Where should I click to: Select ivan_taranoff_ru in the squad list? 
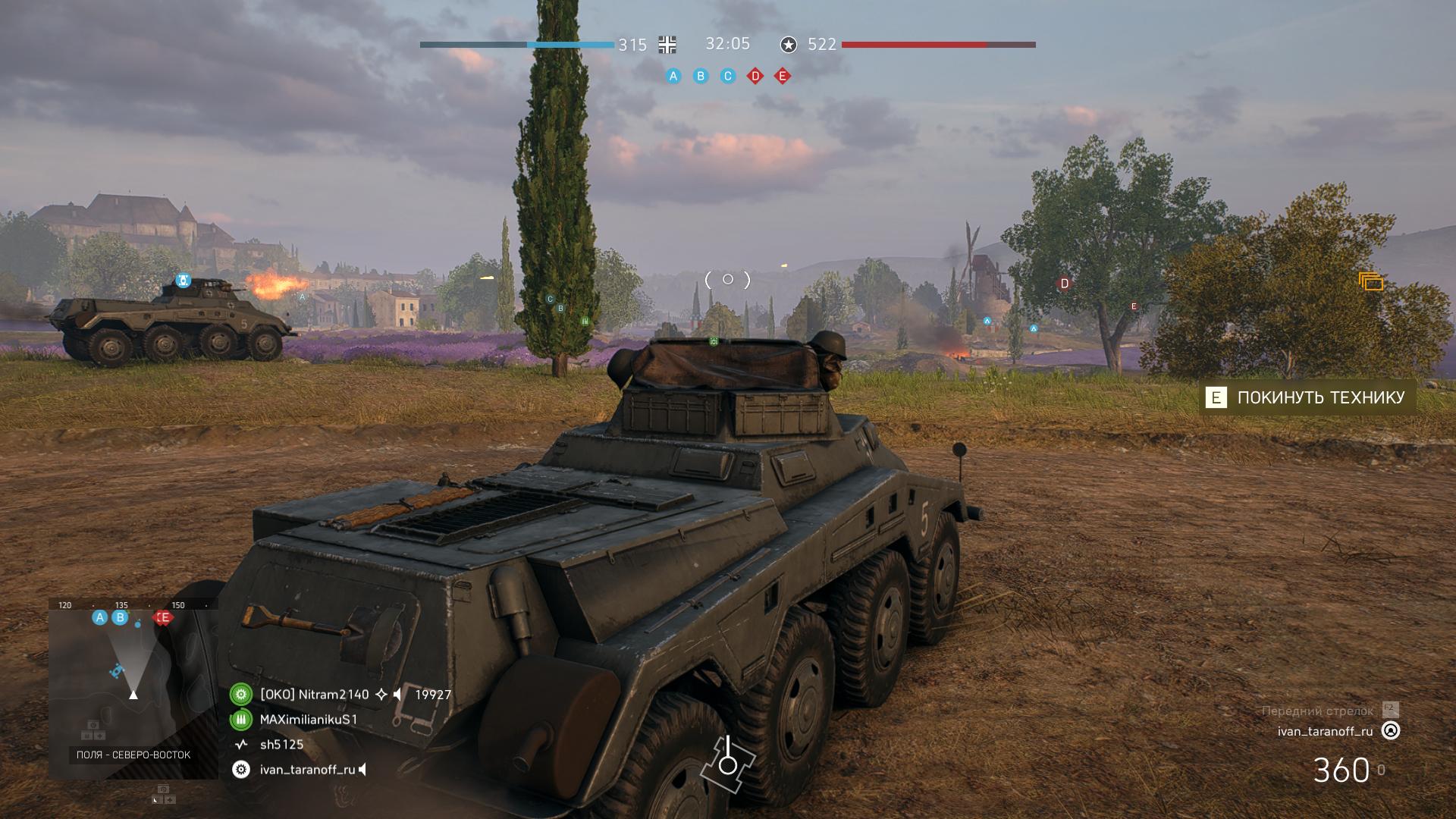coord(307,770)
